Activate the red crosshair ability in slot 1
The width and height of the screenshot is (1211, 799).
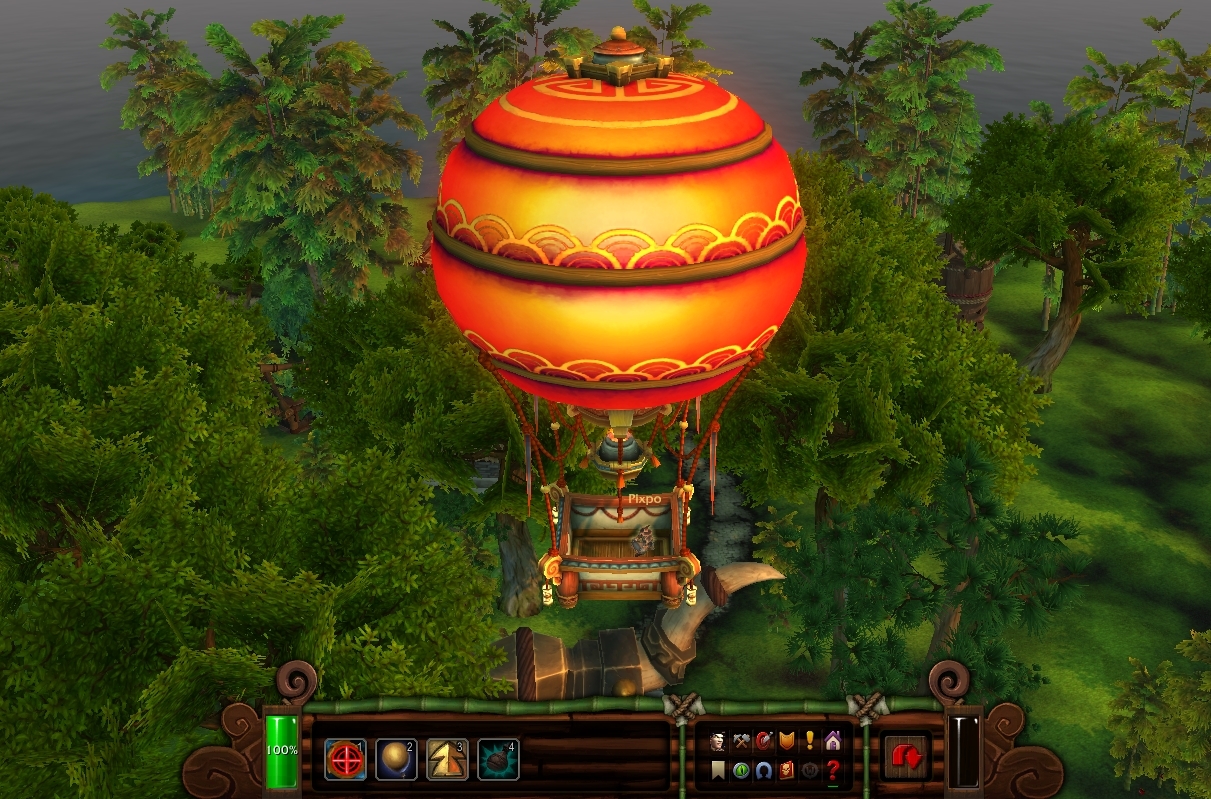point(345,761)
